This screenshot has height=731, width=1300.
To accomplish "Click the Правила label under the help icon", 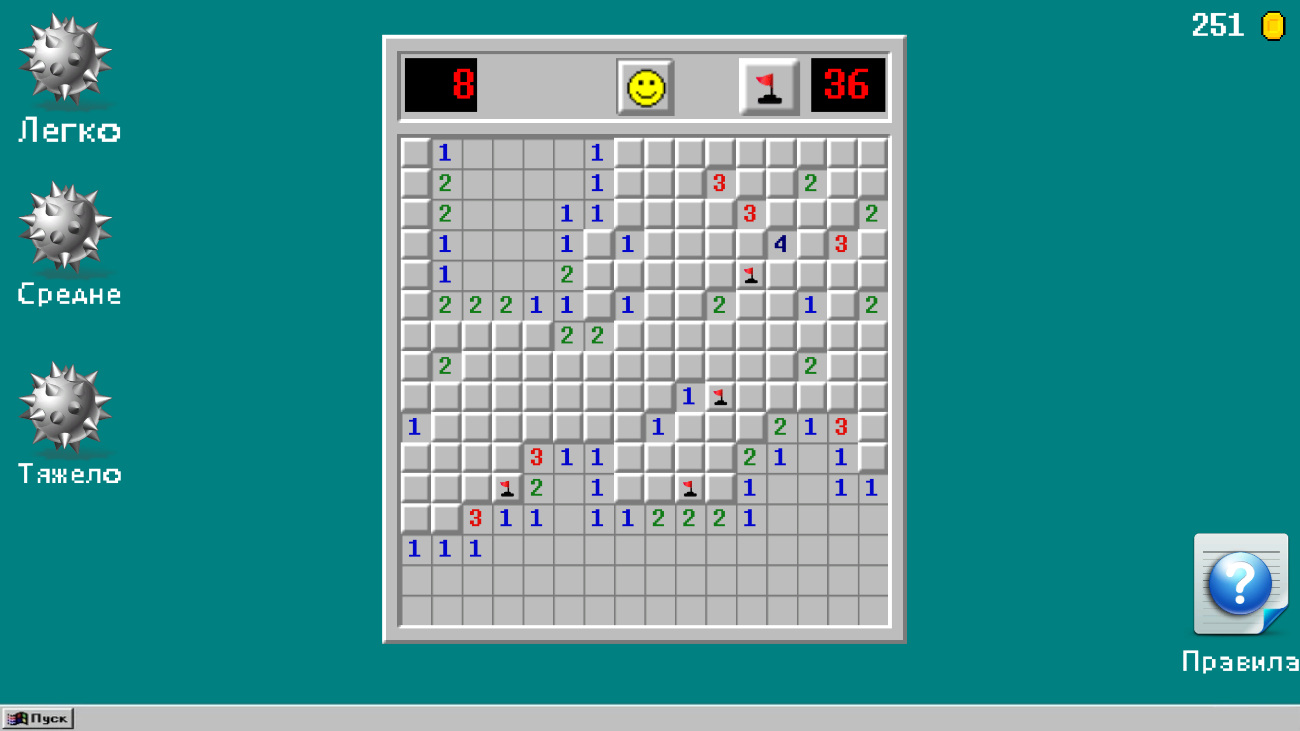I will click(1240, 660).
